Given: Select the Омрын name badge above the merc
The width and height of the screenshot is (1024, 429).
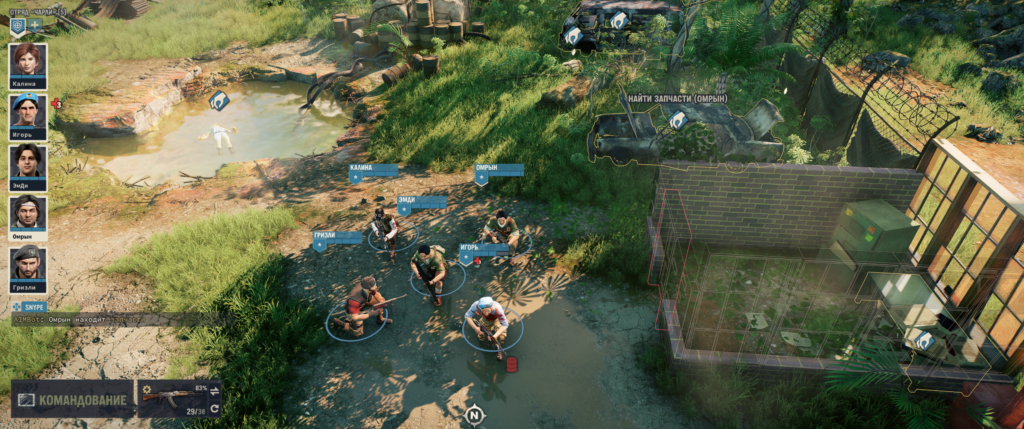Looking at the screenshot, I should point(498,171).
